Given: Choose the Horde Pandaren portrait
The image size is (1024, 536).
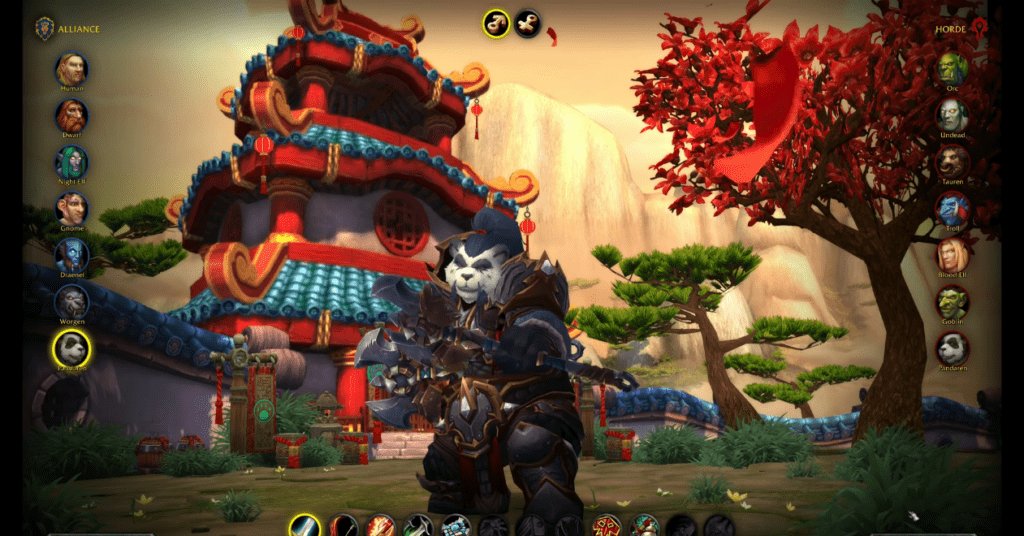Looking at the screenshot, I should pyautogui.click(x=952, y=348).
